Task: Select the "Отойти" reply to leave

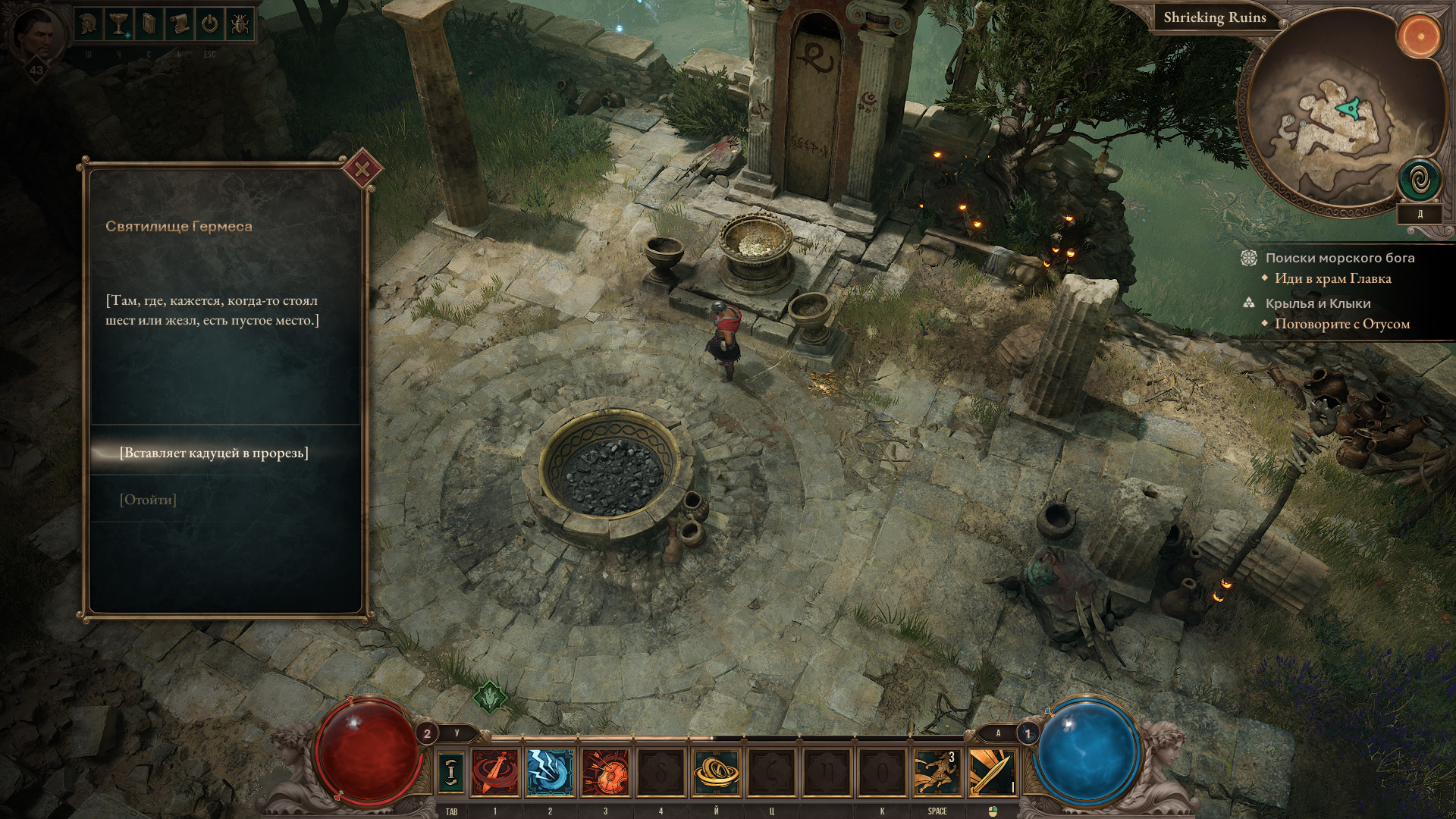Action: (148, 500)
